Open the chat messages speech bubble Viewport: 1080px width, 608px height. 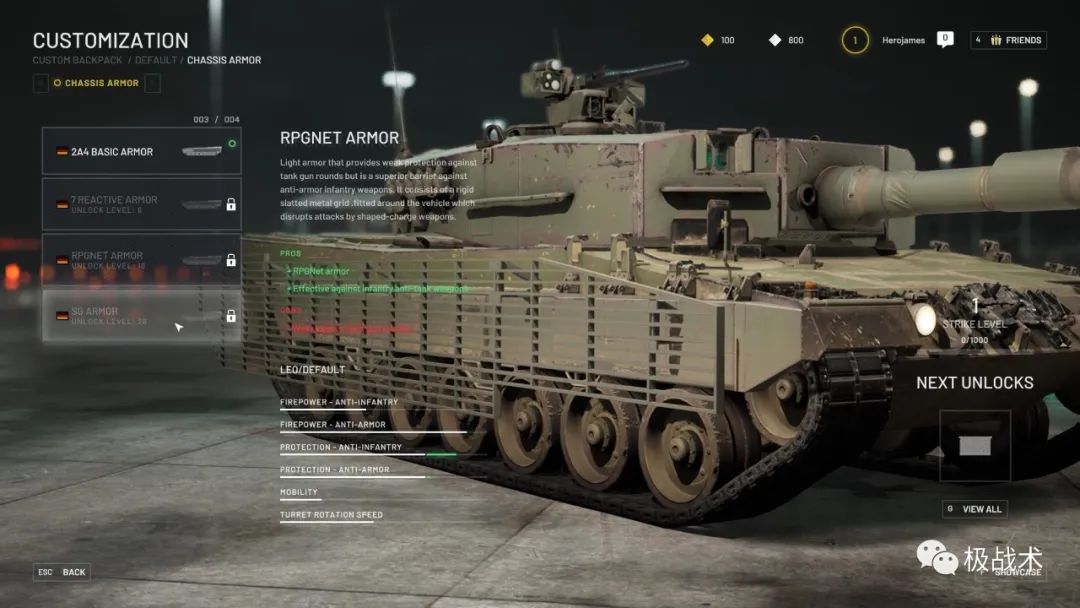click(x=945, y=39)
